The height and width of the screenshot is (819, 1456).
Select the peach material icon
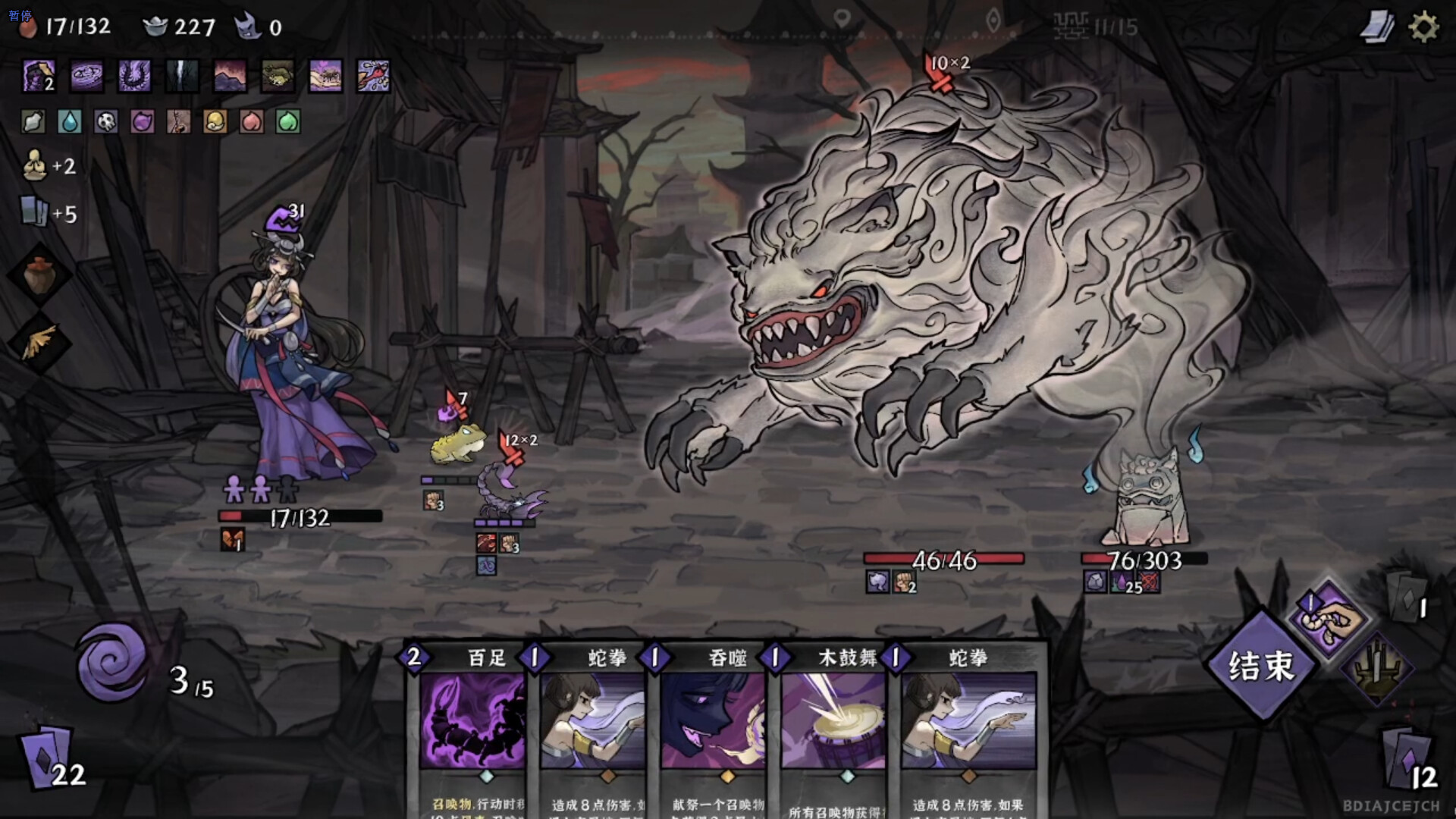pyautogui.click(x=251, y=122)
